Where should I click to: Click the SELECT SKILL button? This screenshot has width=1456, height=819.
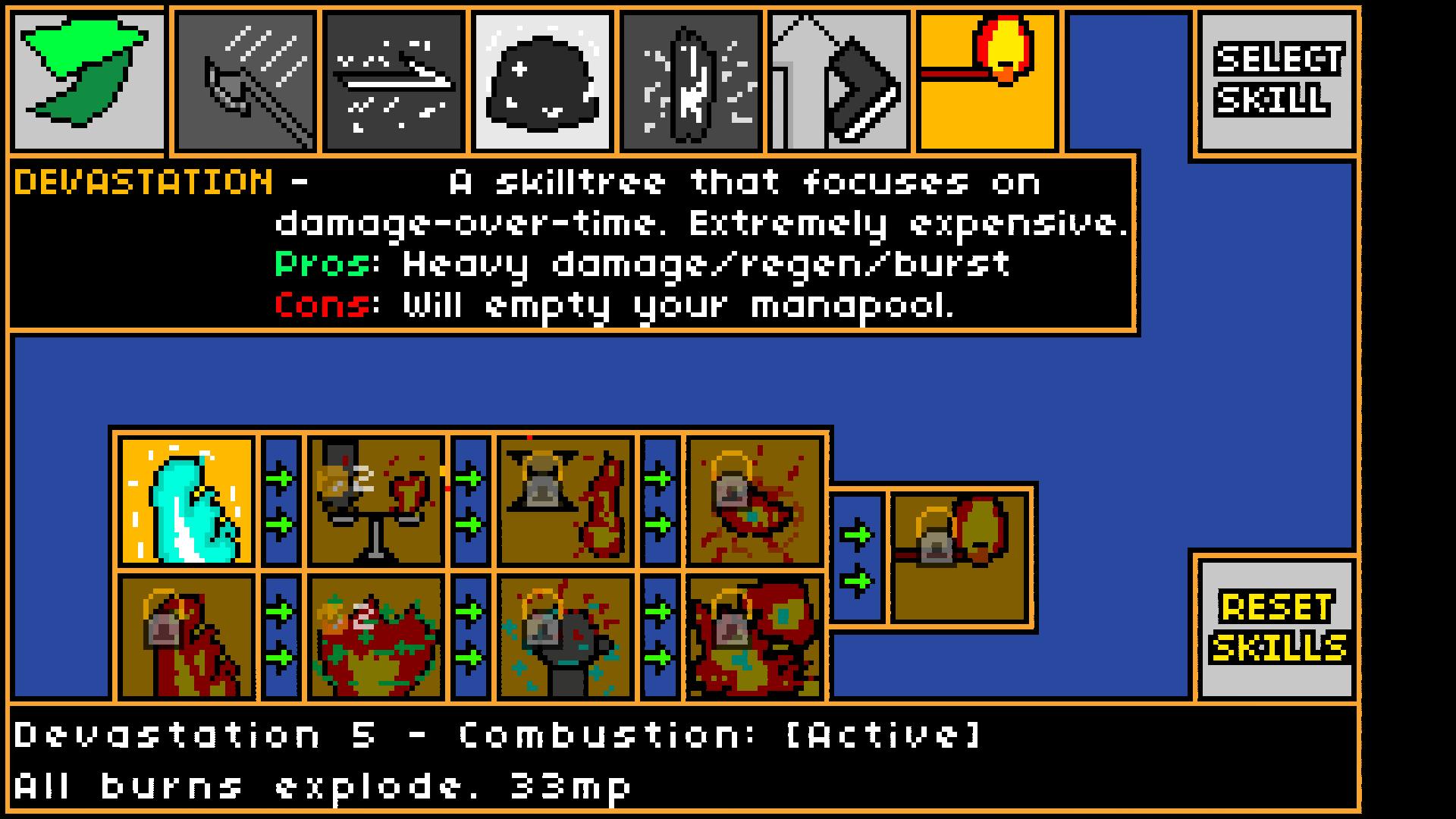click(x=1276, y=80)
